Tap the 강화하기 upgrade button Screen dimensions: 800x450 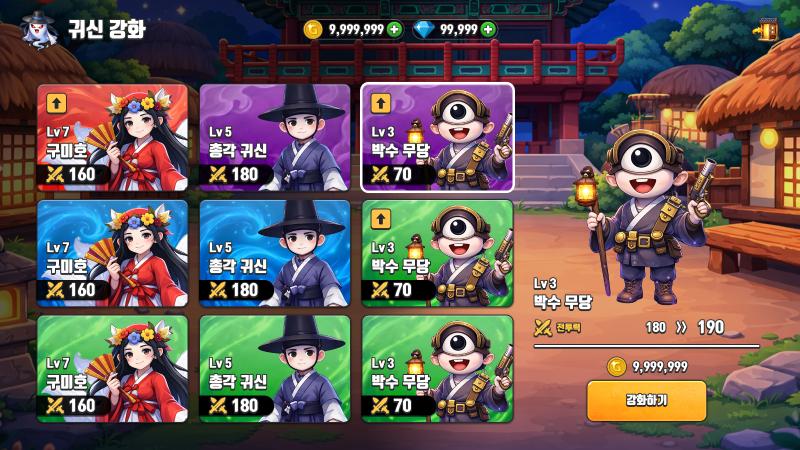pos(646,401)
